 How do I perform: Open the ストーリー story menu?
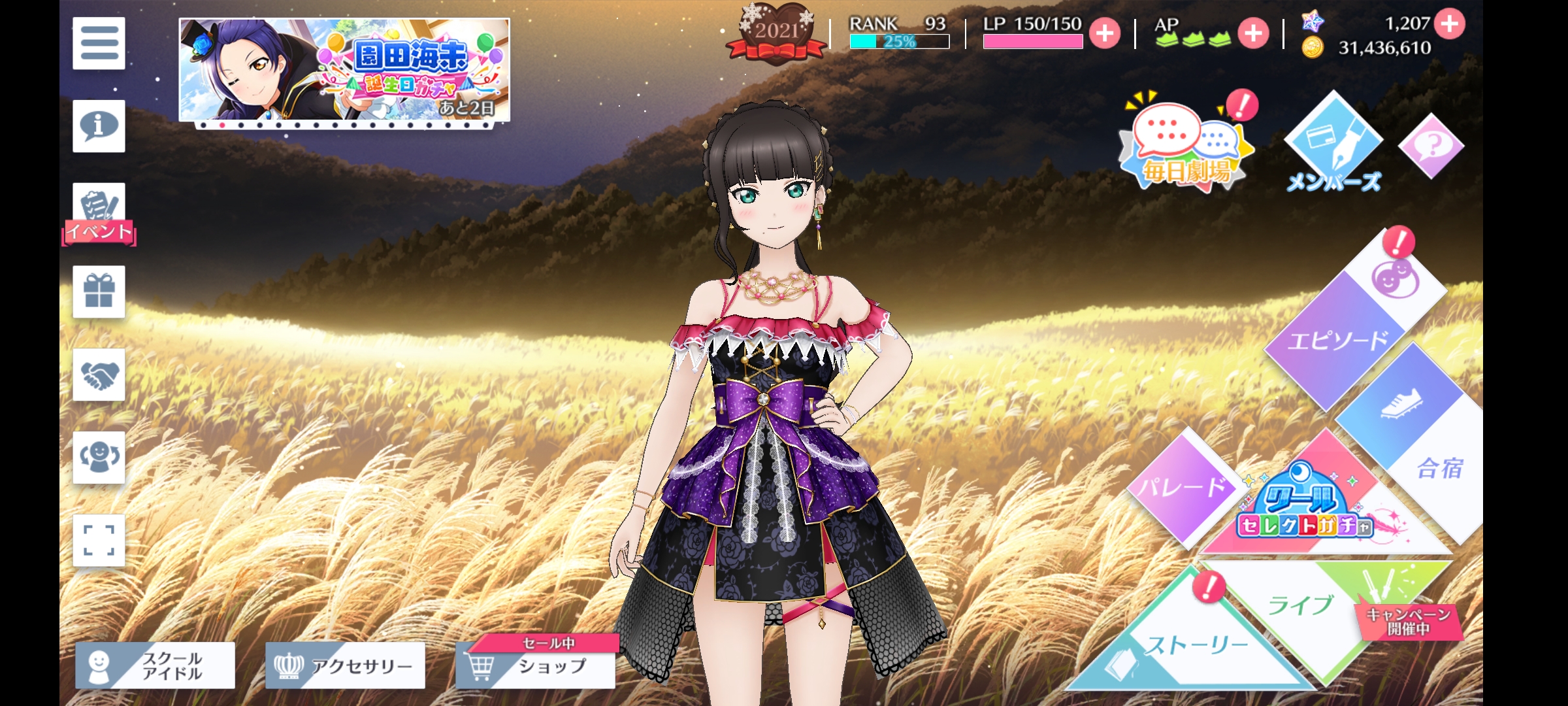[1197, 646]
